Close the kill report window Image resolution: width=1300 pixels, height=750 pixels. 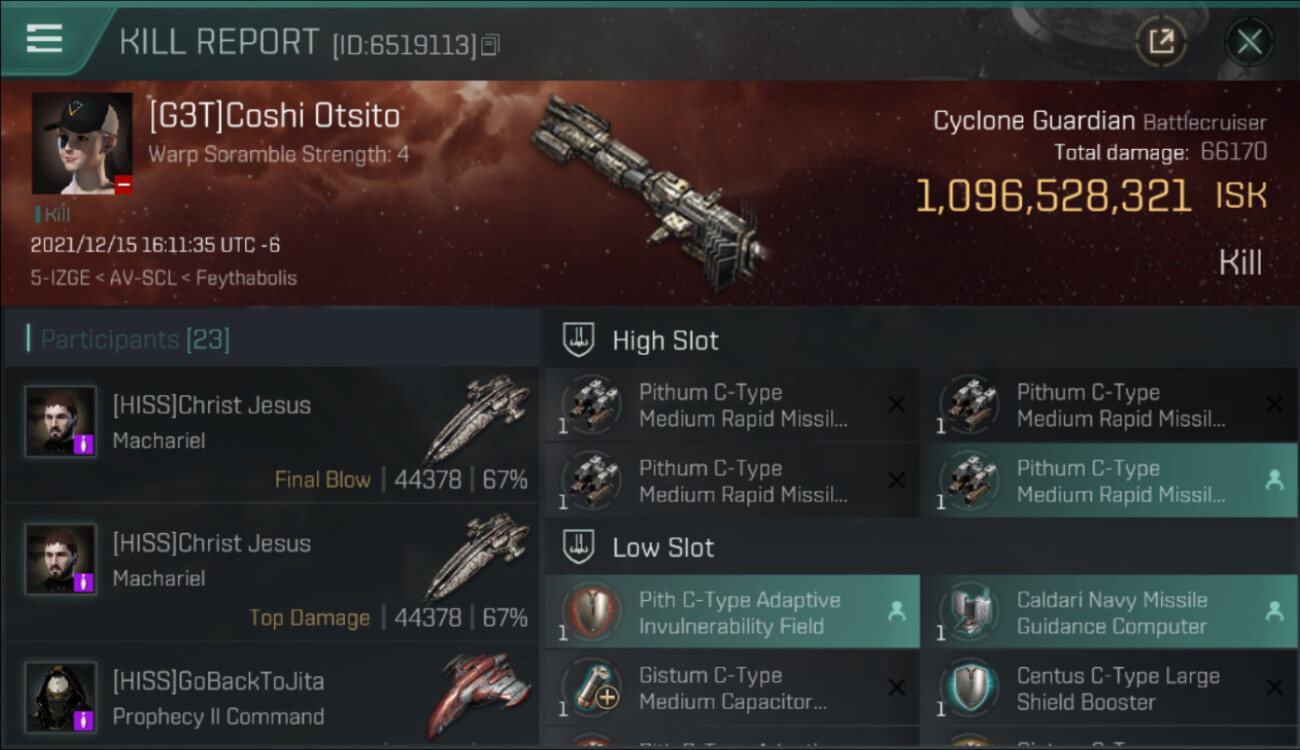point(1249,42)
